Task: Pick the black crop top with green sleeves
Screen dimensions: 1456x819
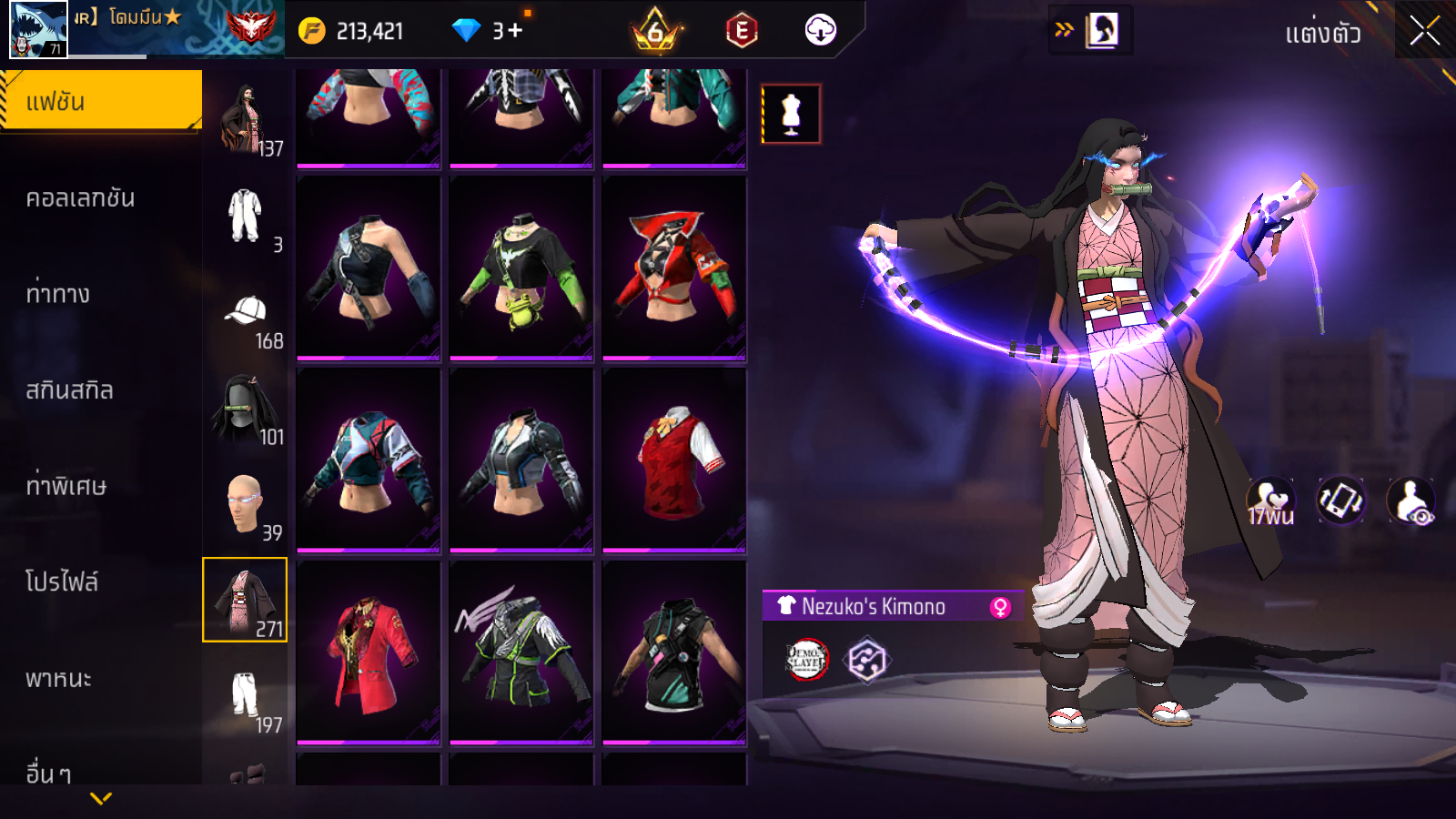Action: point(521,268)
